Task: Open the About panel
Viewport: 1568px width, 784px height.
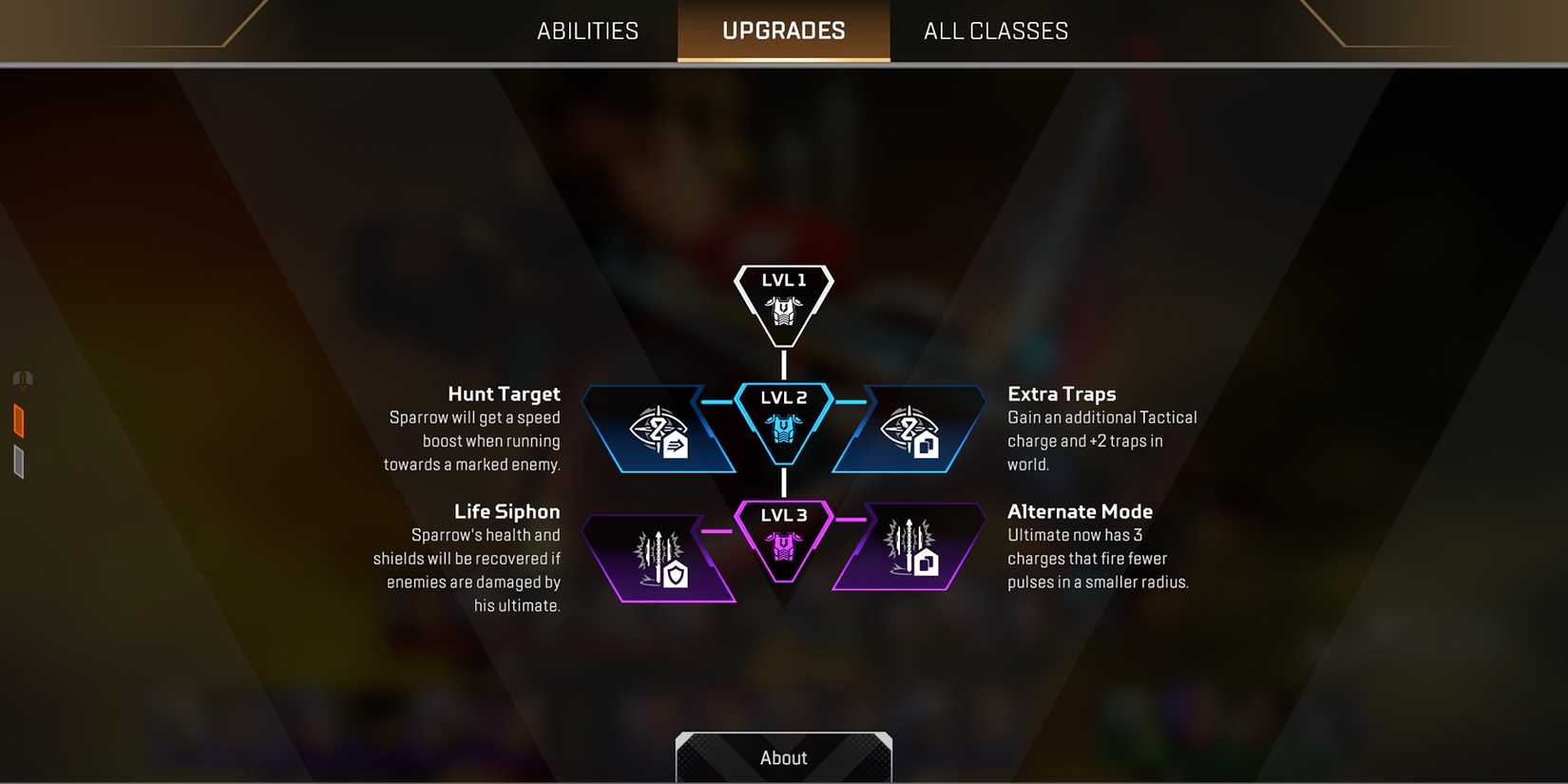Action: pos(783,757)
